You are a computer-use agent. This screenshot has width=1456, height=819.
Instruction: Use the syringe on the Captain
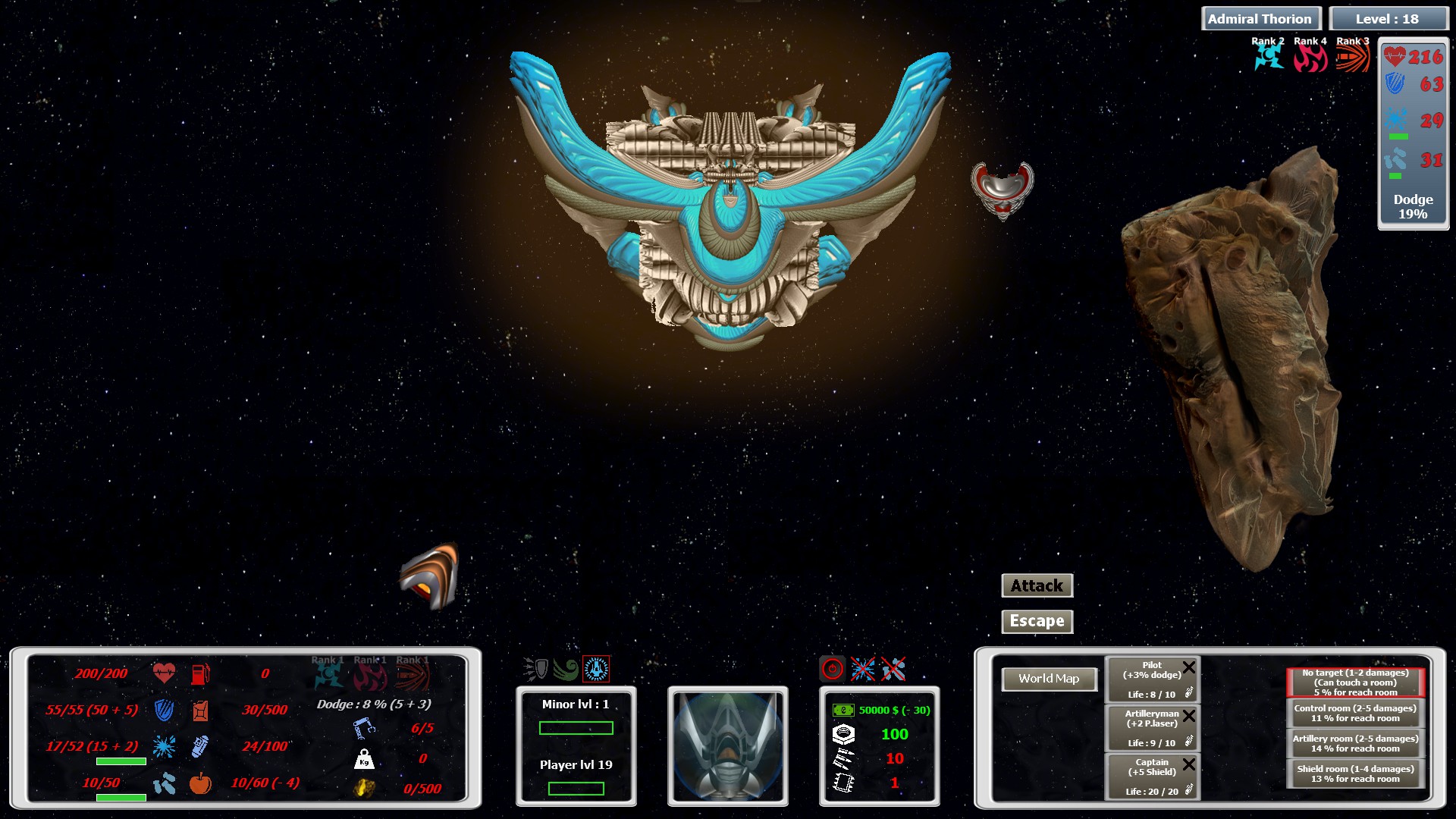coord(1188,790)
